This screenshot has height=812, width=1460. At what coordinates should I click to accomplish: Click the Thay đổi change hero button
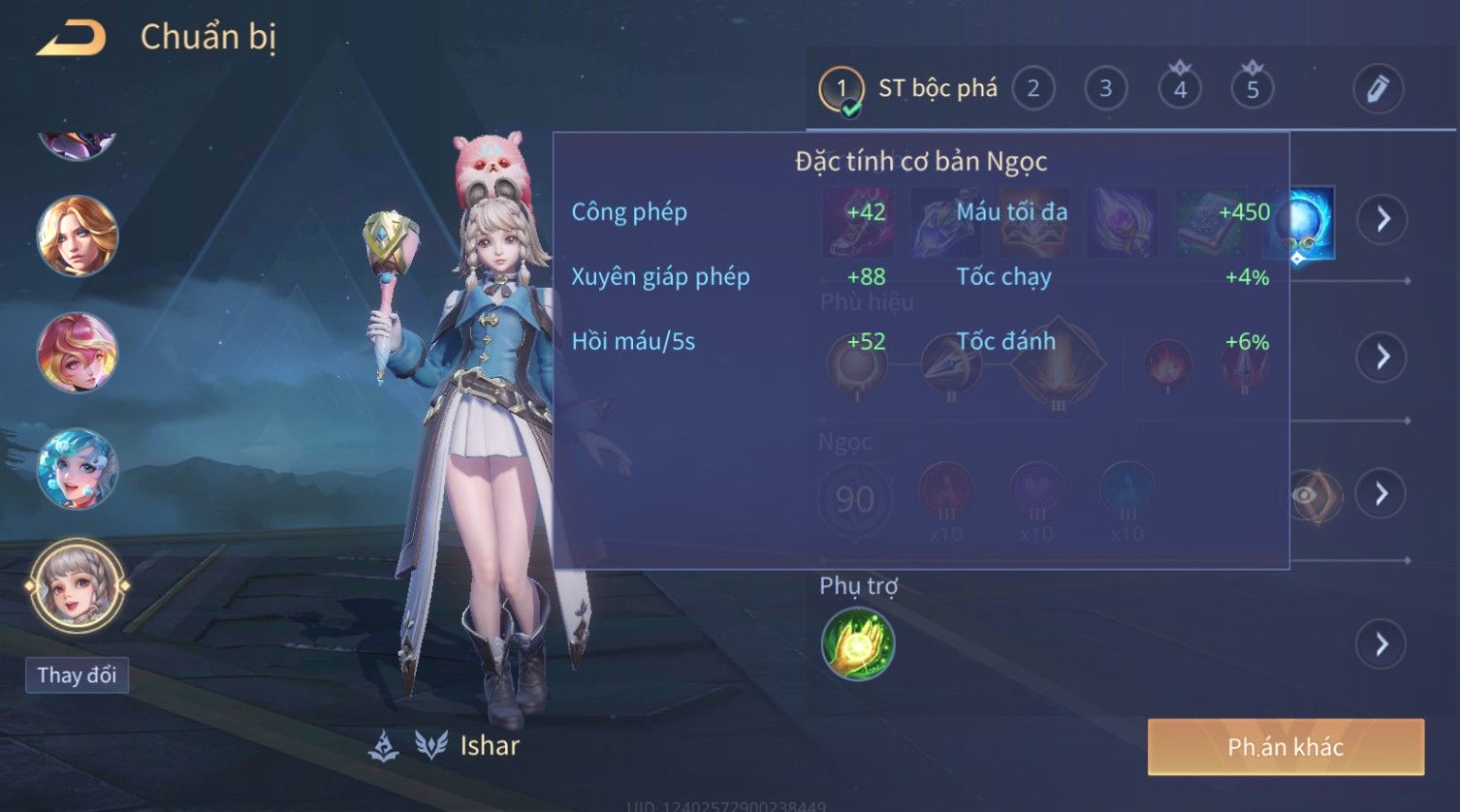pyautogui.click(x=77, y=675)
